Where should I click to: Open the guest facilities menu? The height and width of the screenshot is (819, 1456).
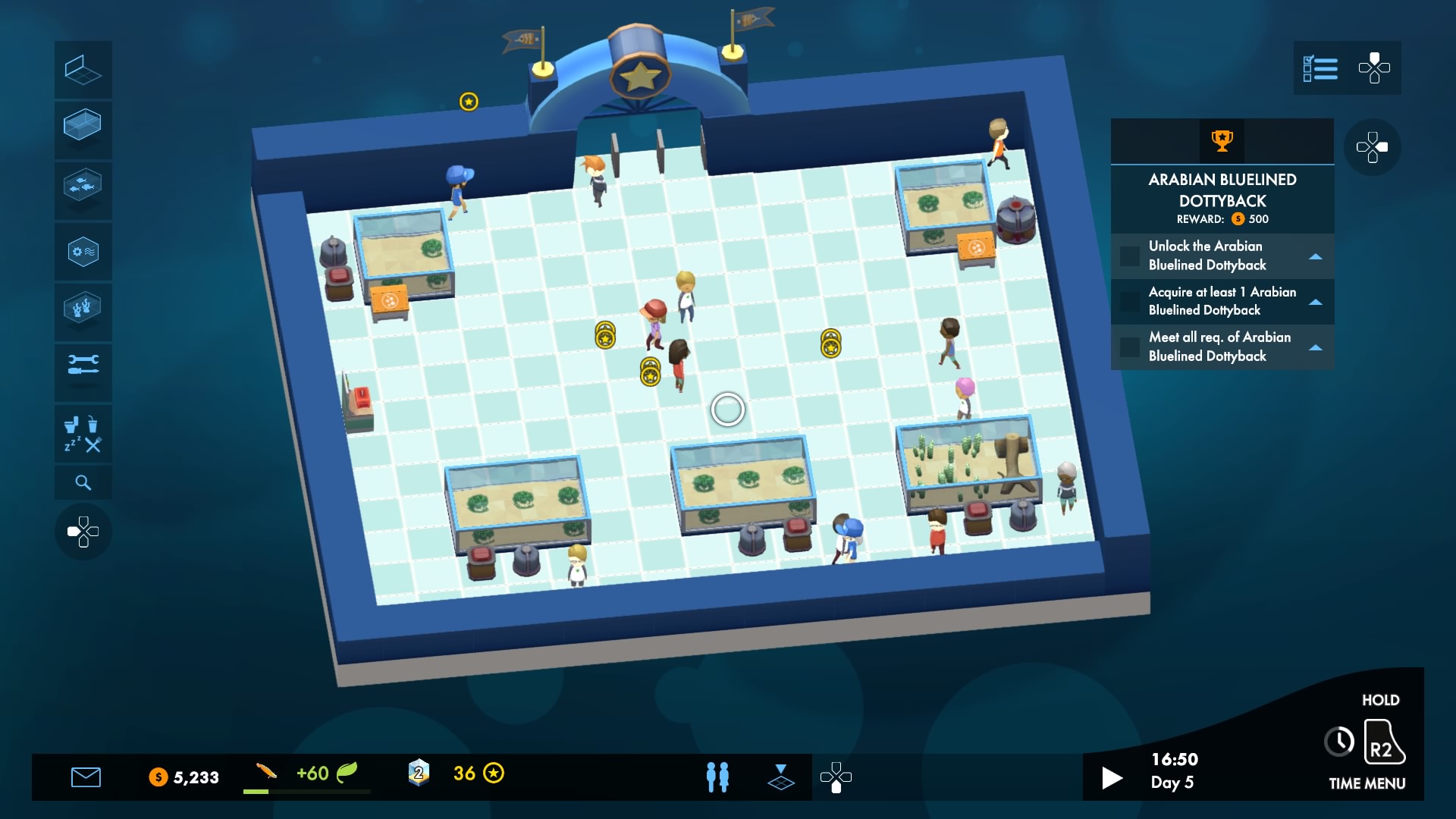pyautogui.click(x=83, y=433)
